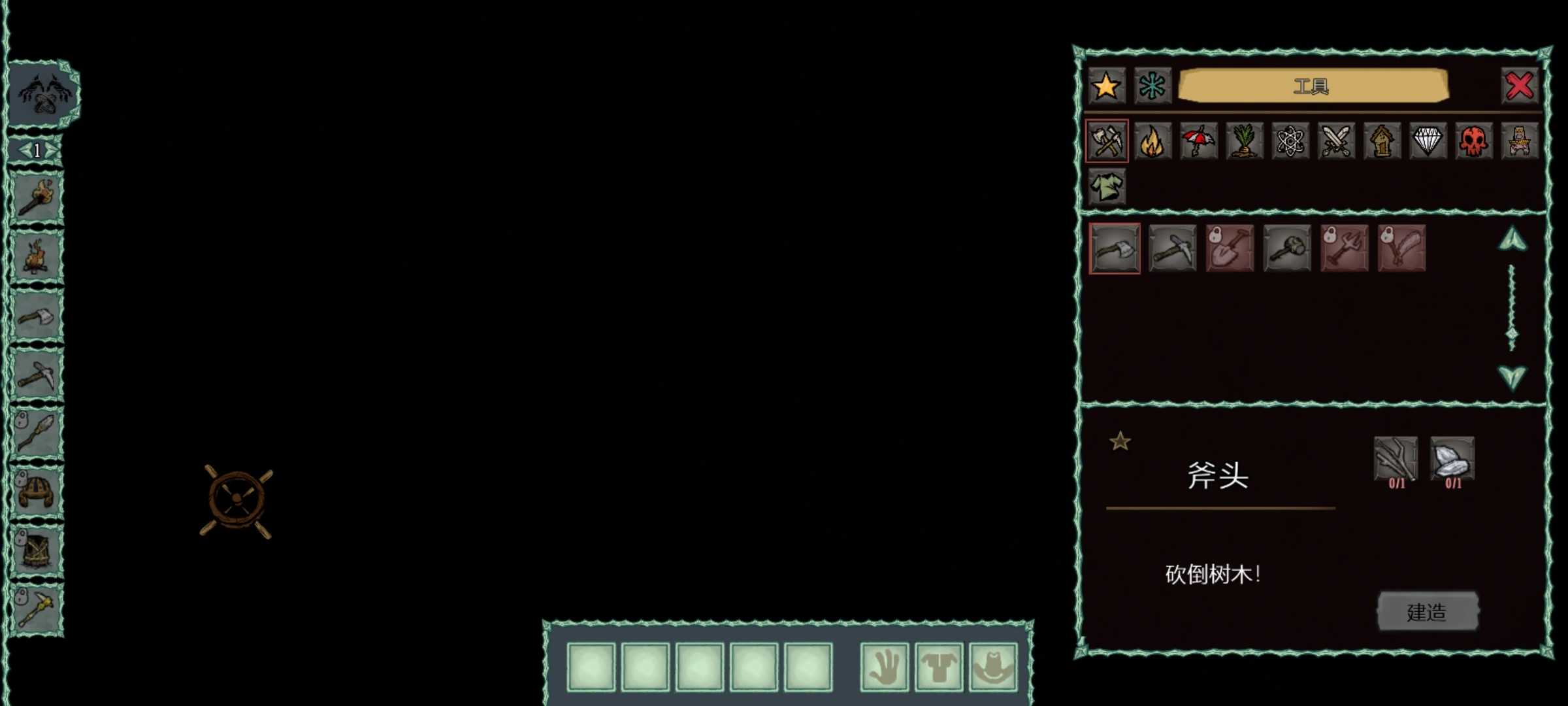Open the science atom category
The width and height of the screenshot is (1568, 706).
(1290, 141)
